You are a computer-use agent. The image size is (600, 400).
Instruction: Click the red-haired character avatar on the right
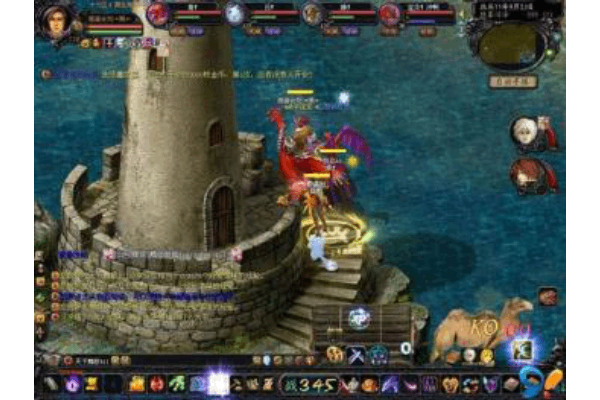click(526, 174)
